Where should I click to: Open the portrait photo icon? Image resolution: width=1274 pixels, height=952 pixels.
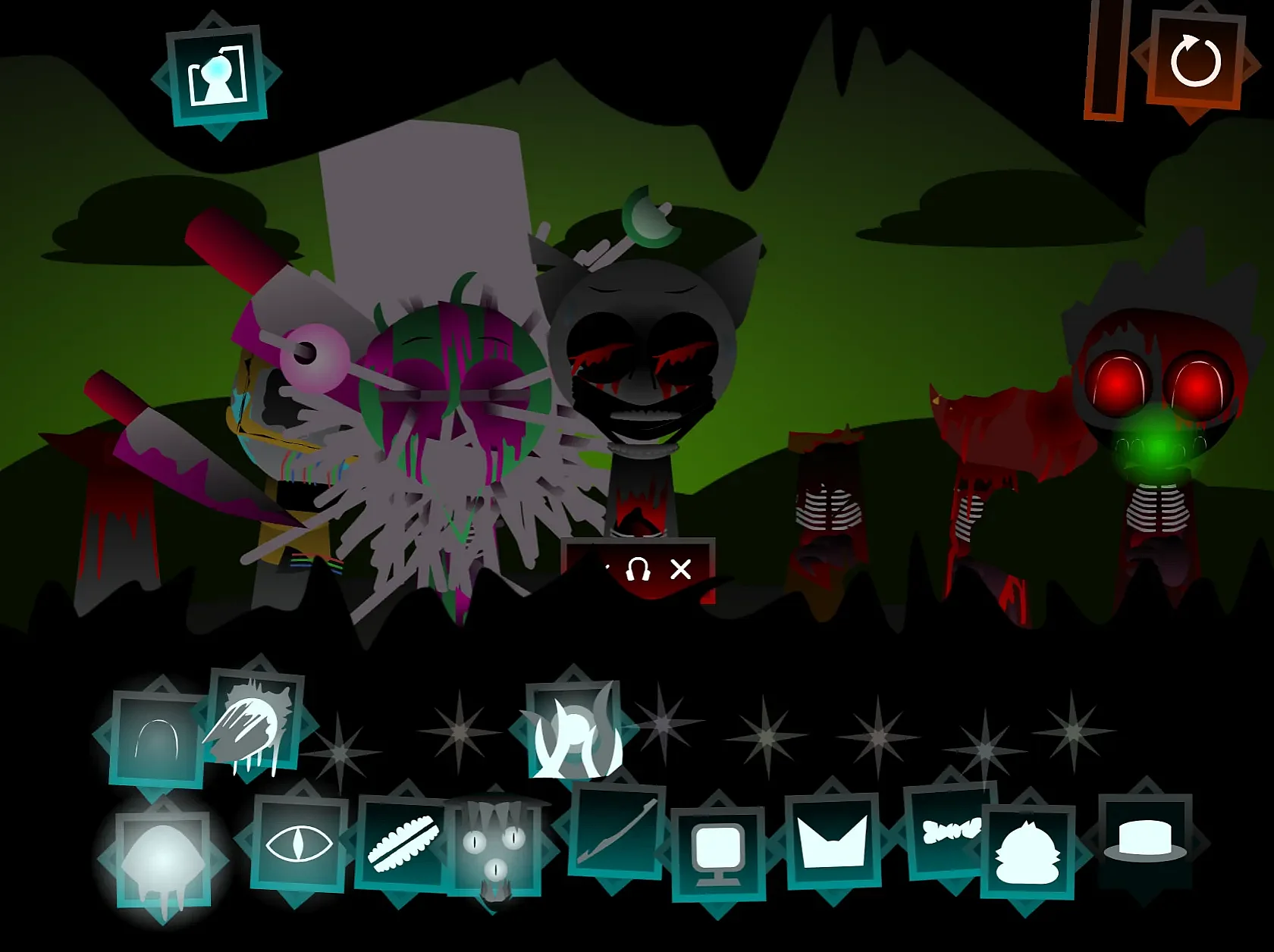pos(218,74)
